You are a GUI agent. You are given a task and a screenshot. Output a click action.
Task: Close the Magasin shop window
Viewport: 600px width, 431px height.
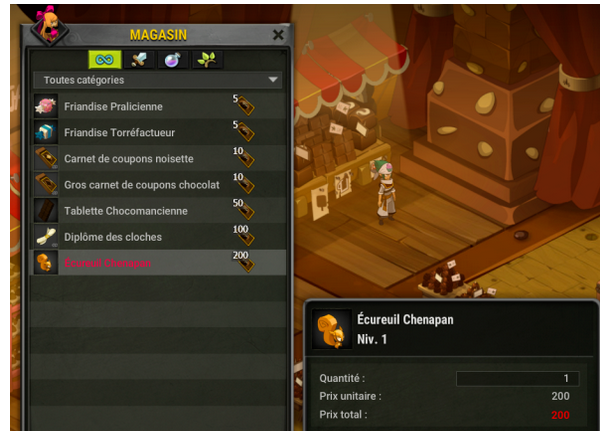(277, 35)
